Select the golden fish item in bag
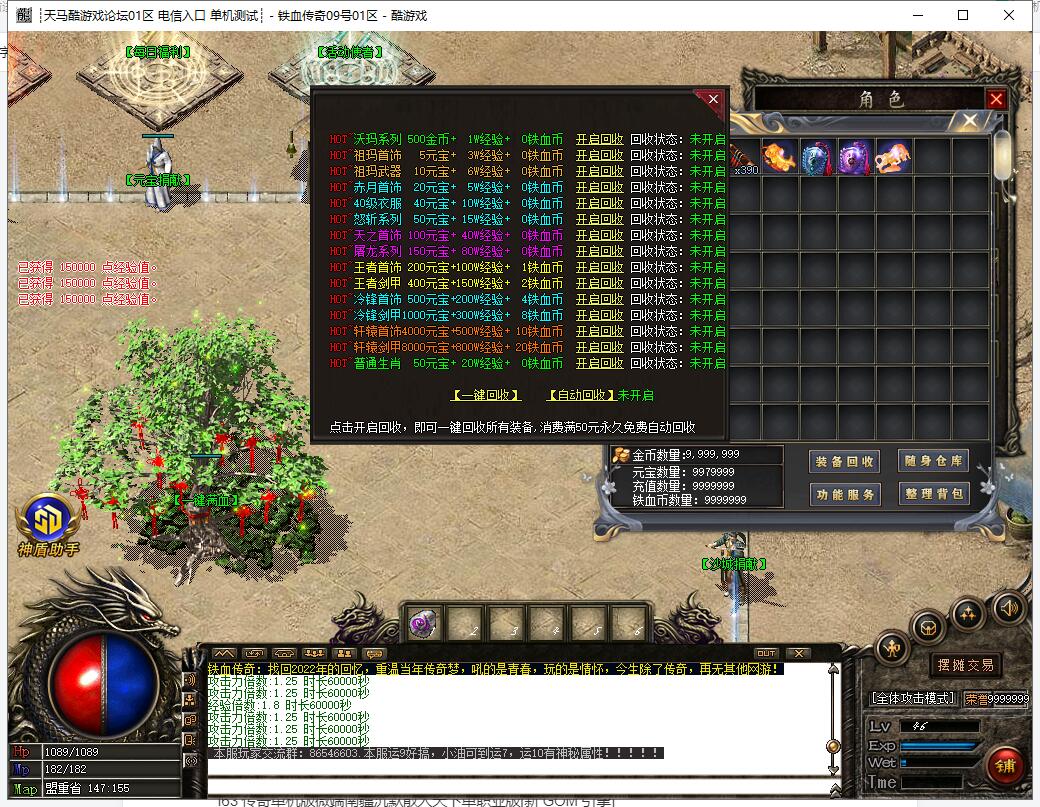 click(779, 157)
